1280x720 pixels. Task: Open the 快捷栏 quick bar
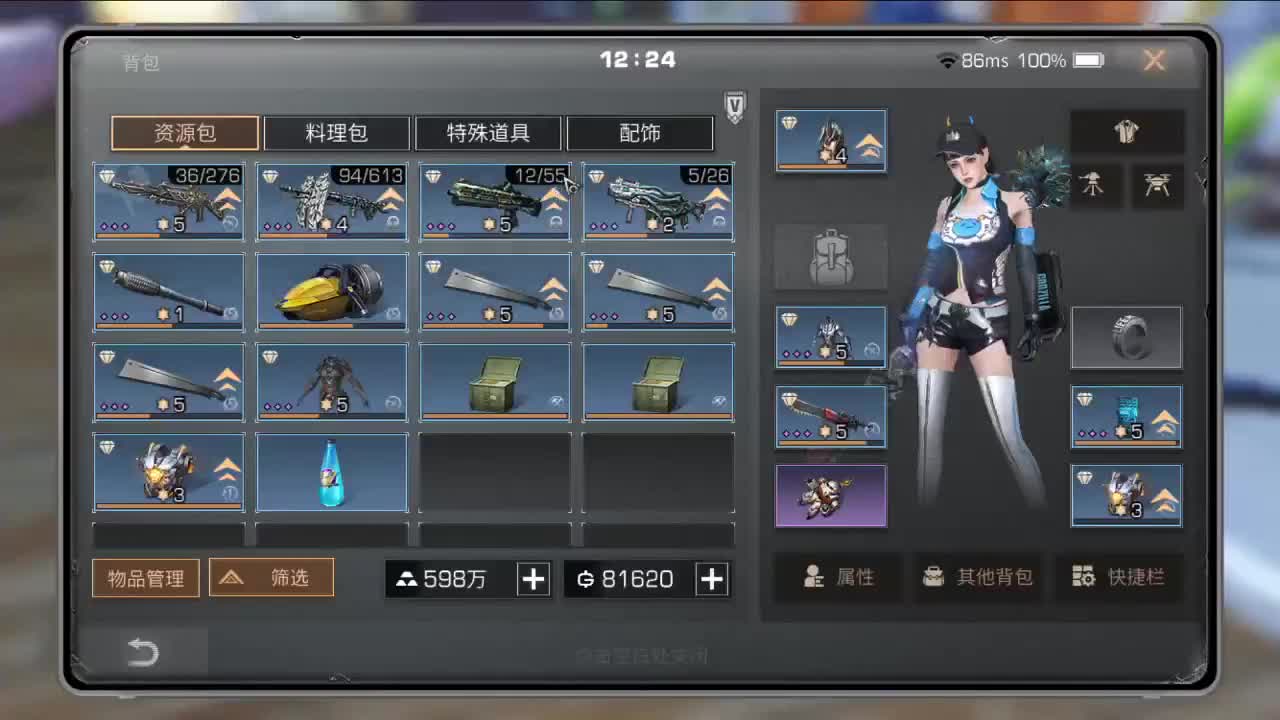click(x=1120, y=576)
